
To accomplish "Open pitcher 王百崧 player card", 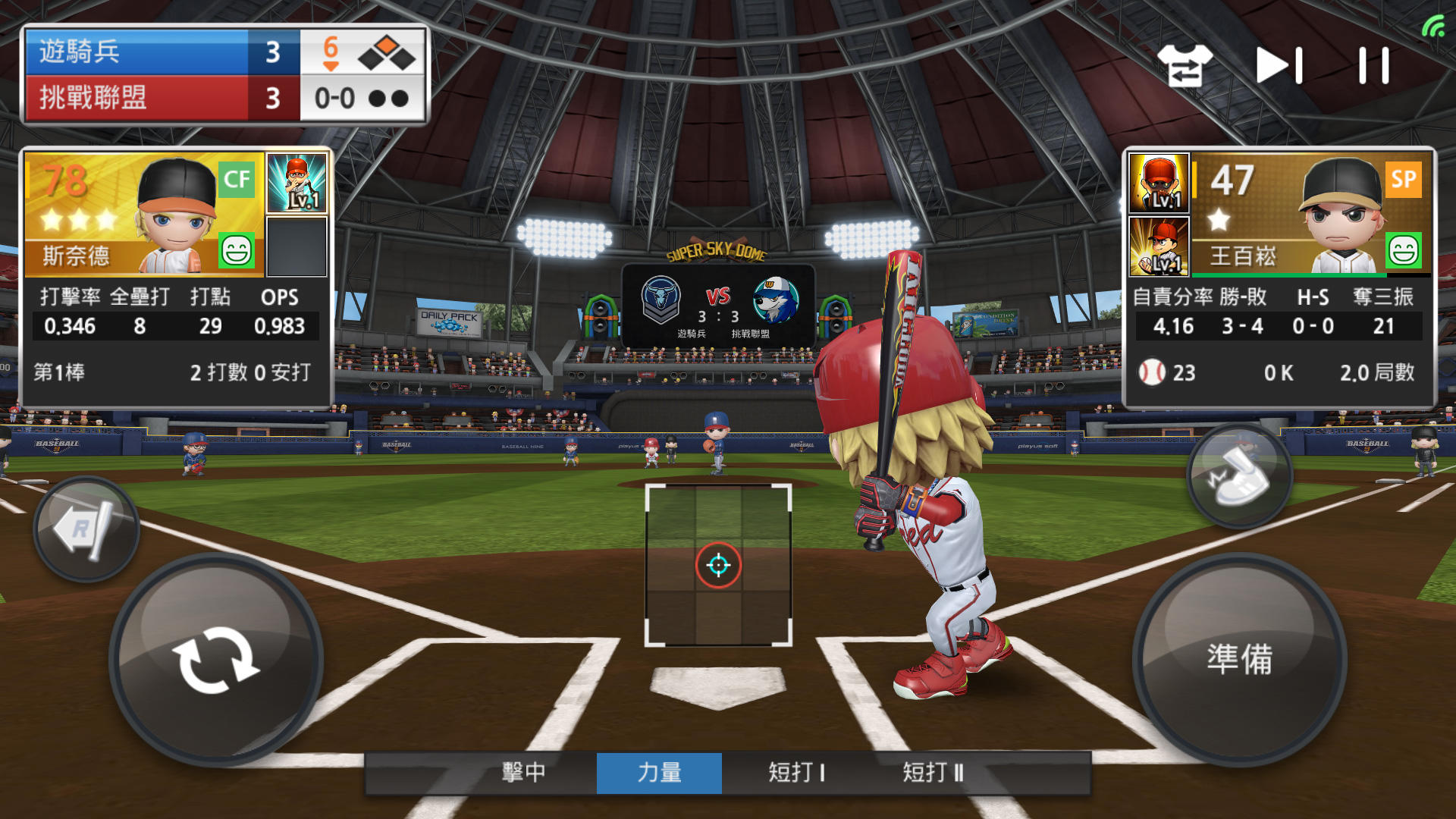I will click(x=1310, y=215).
